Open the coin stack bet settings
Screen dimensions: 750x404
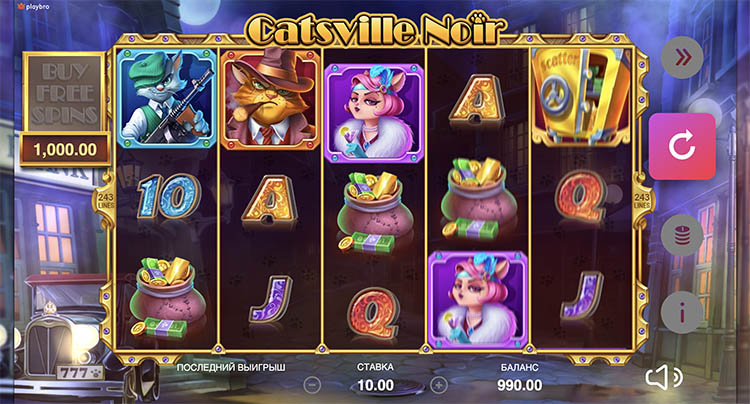click(682, 236)
